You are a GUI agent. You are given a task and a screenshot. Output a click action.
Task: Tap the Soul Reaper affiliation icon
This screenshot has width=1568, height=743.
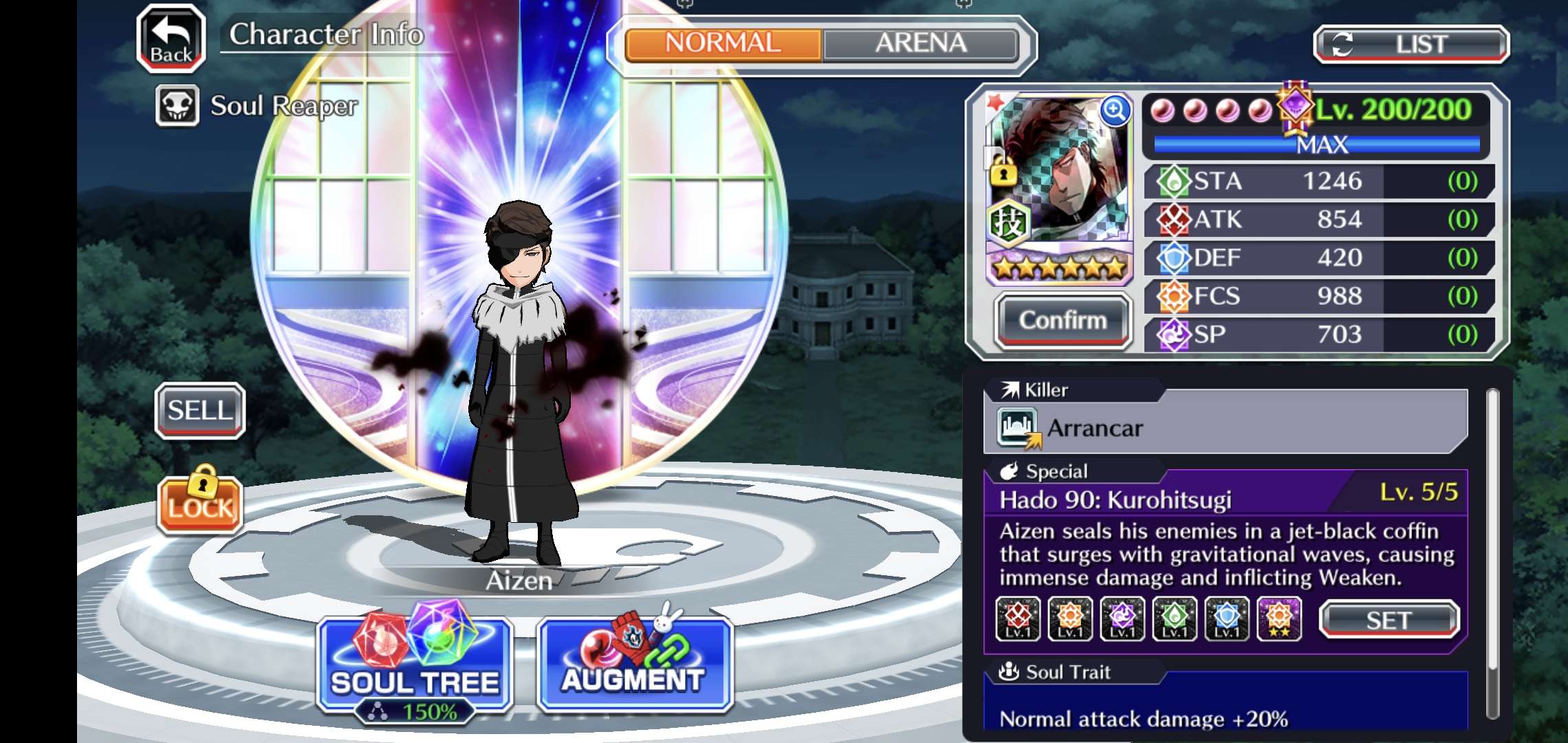click(177, 106)
